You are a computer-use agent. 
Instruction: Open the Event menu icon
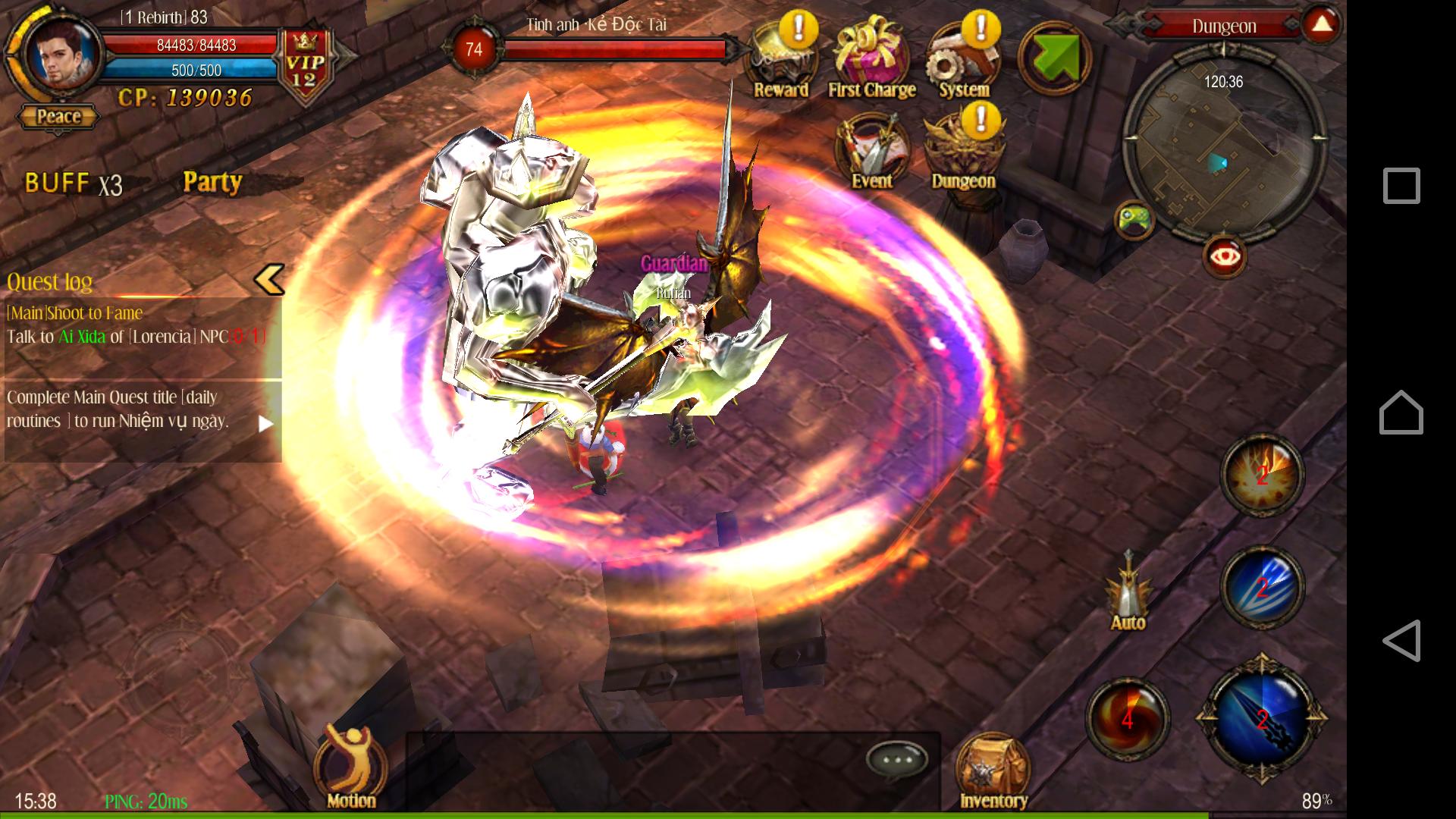click(871, 152)
